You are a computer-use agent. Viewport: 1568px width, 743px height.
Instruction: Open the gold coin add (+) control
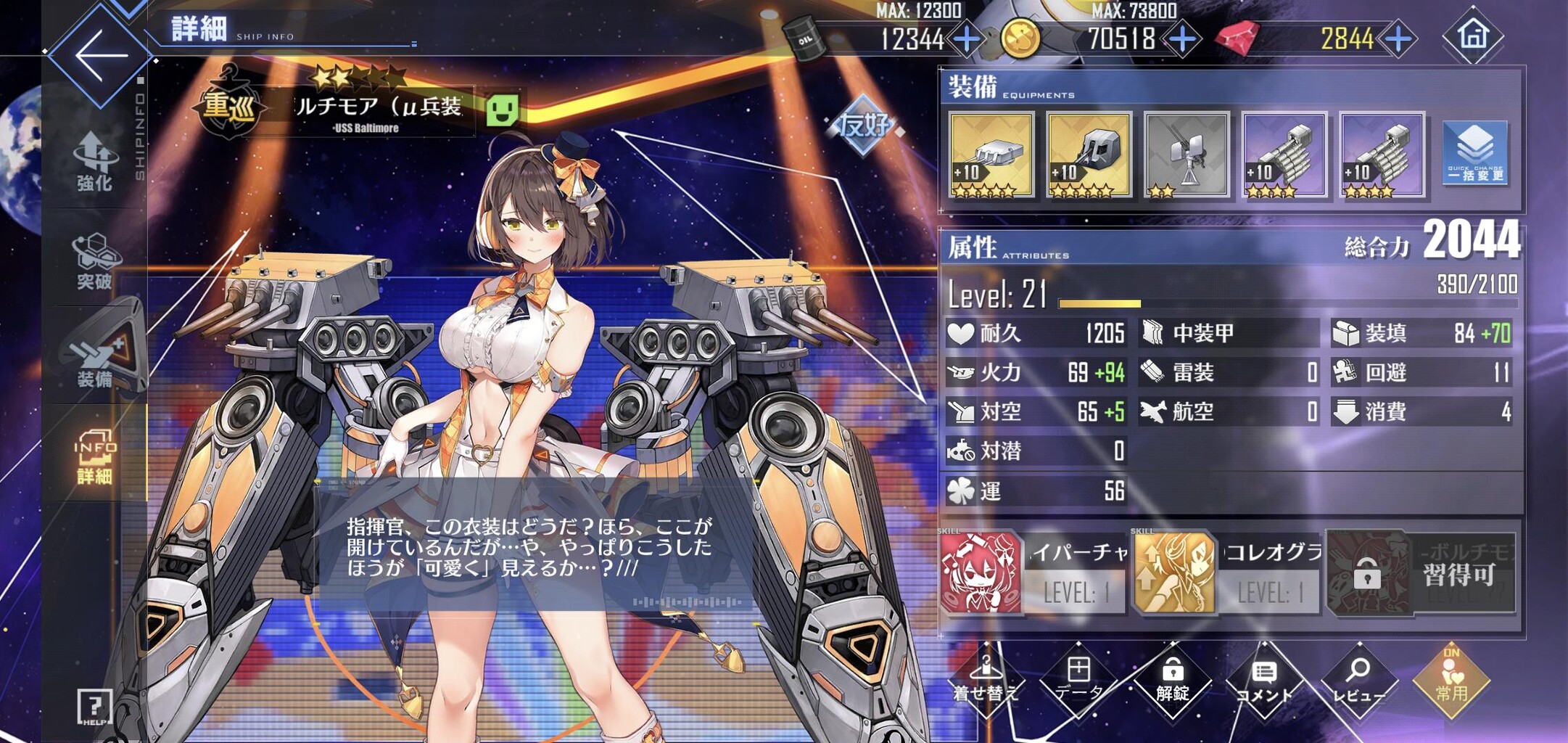(x=1184, y=40)
